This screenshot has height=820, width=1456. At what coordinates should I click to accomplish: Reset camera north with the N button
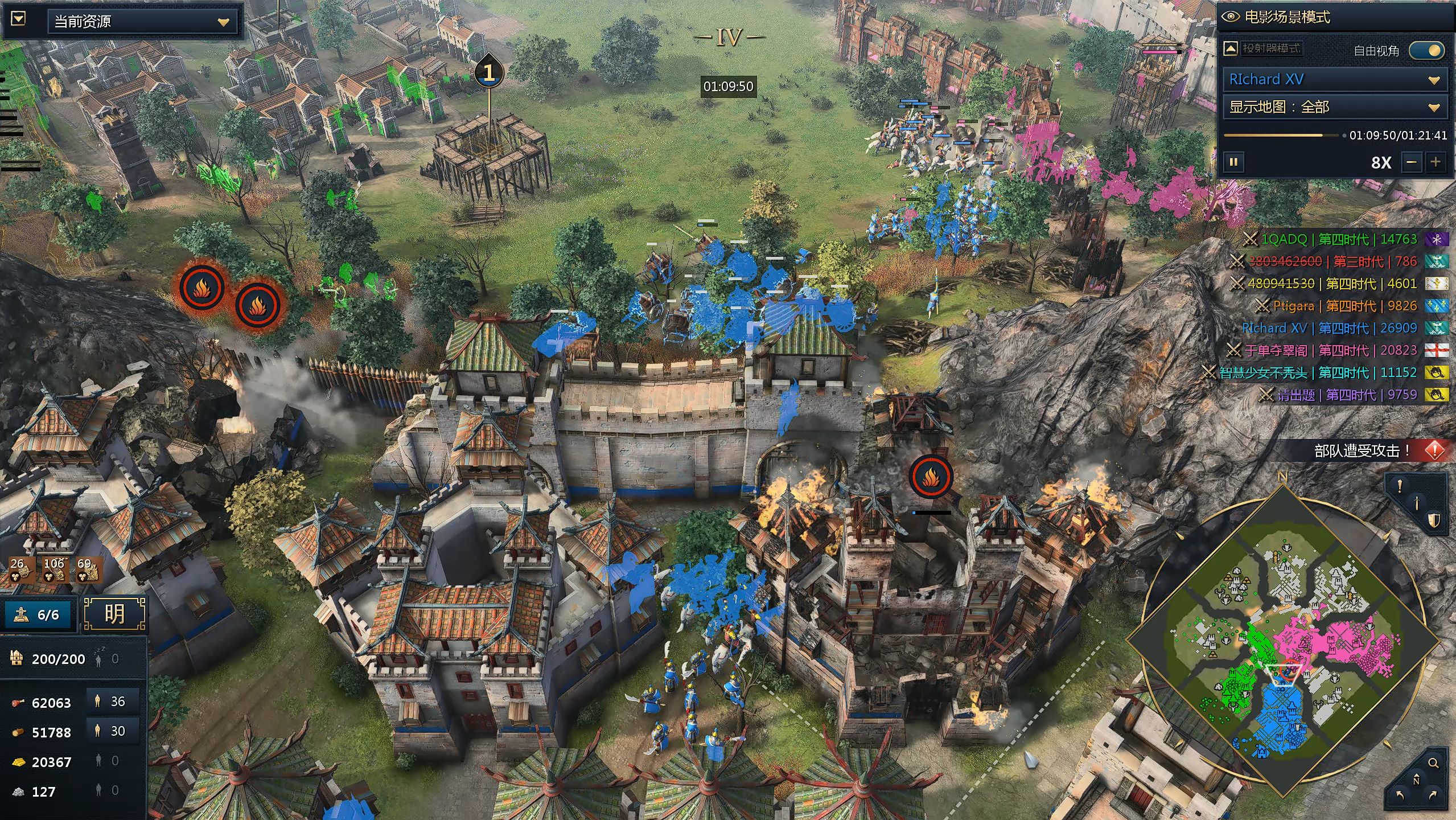(1416, 780)
